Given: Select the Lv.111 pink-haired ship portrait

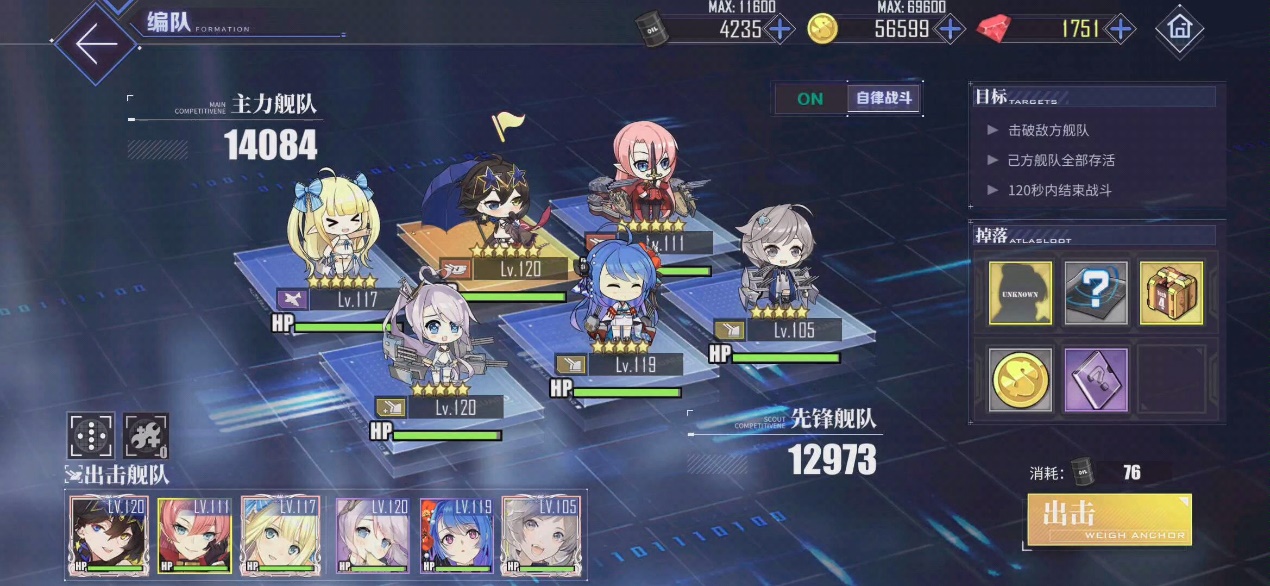Looking at the screenshot, I should 194,535.
